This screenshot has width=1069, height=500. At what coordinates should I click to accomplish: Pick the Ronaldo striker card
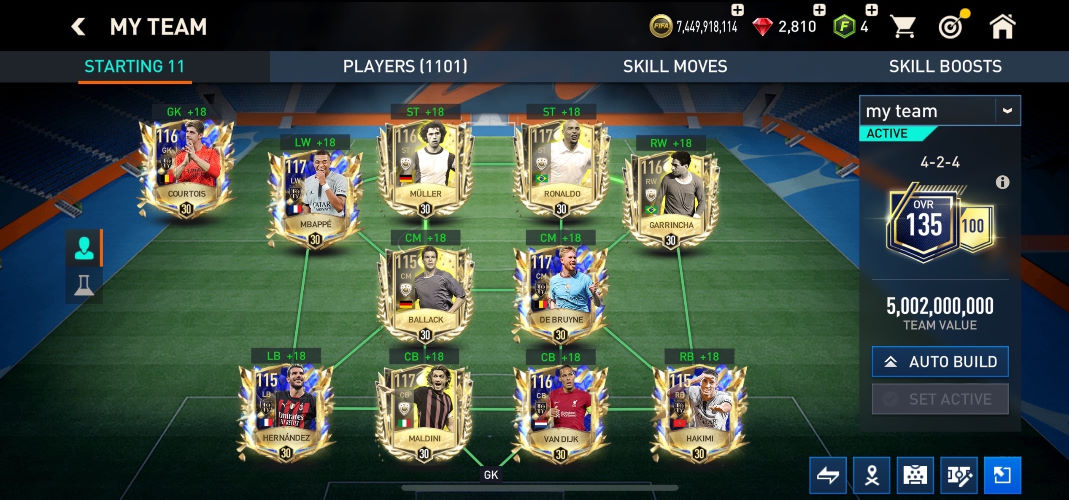(x=560, y=165)
